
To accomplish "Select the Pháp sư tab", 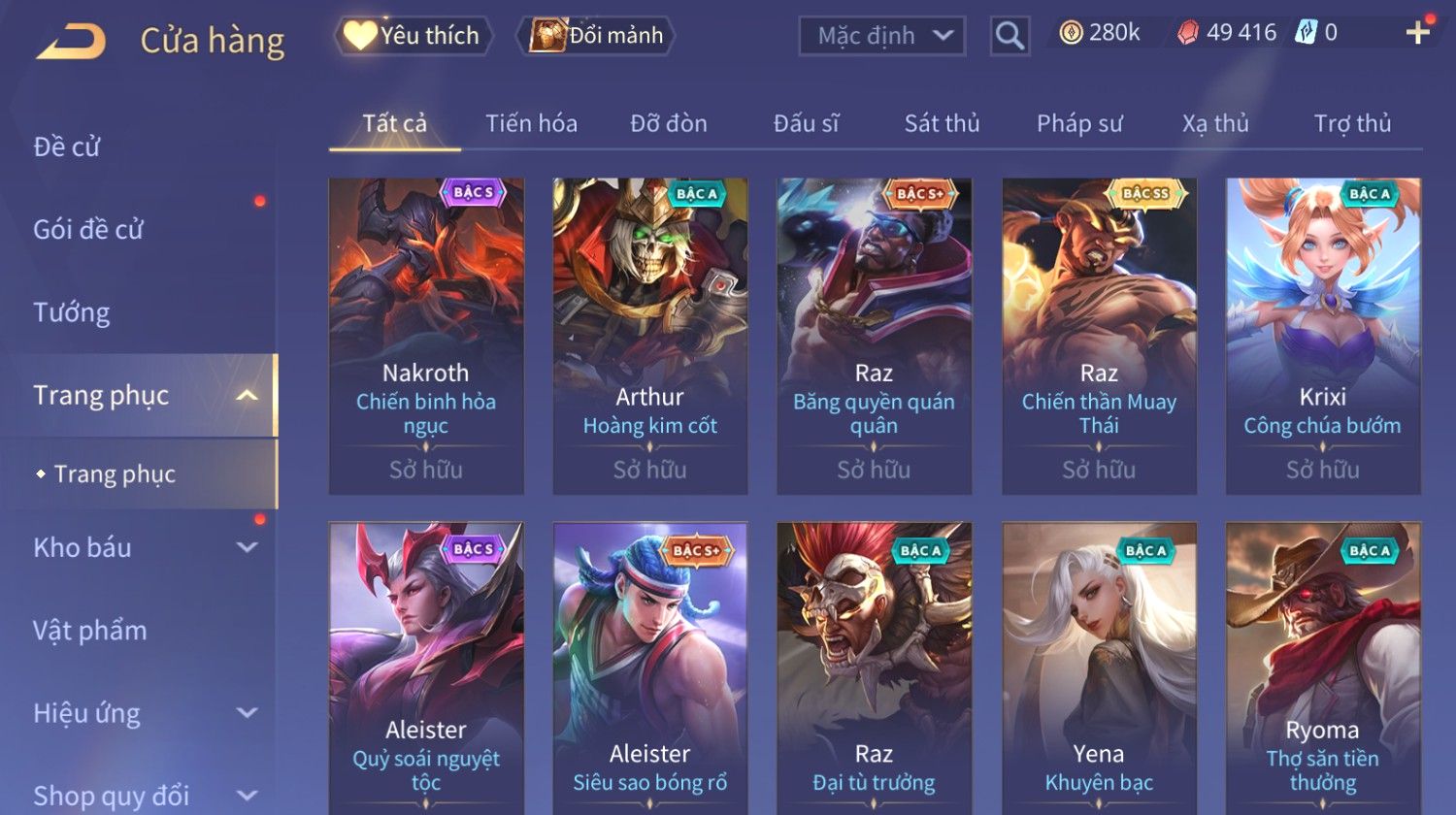I will (x=1079, y=123).
